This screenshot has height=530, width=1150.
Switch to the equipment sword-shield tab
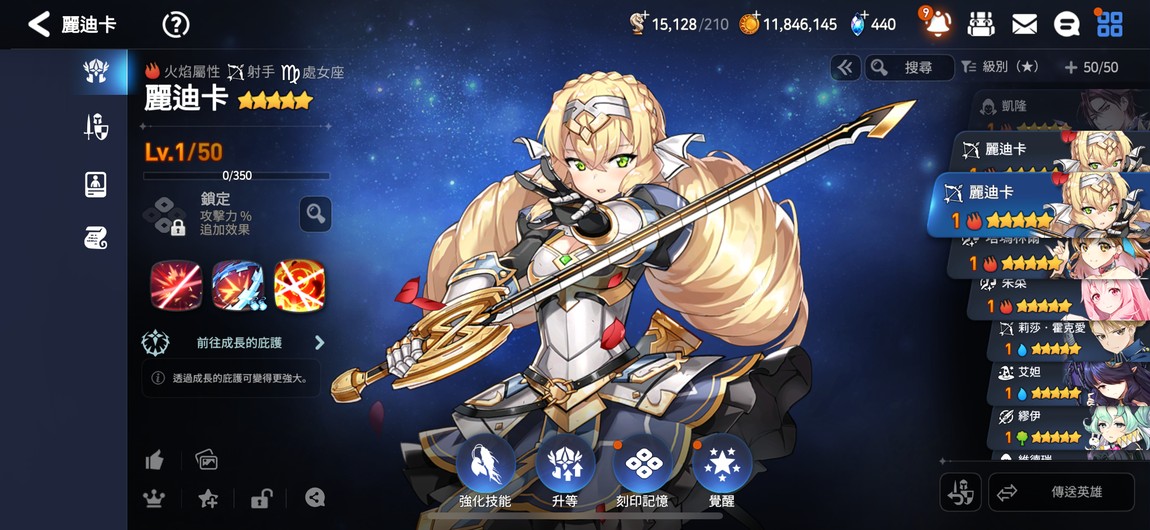pyautogui.click(x=96, y=127)
